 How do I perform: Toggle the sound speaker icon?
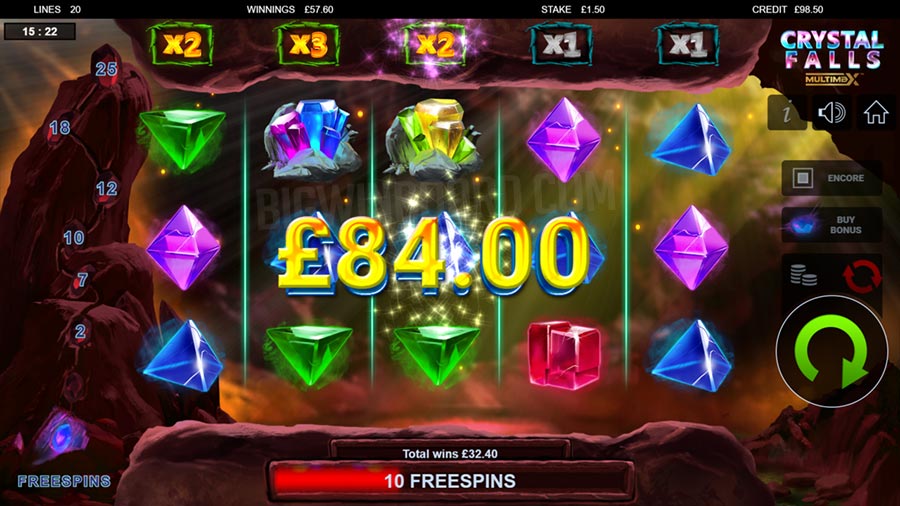click(x=831, y=114)
